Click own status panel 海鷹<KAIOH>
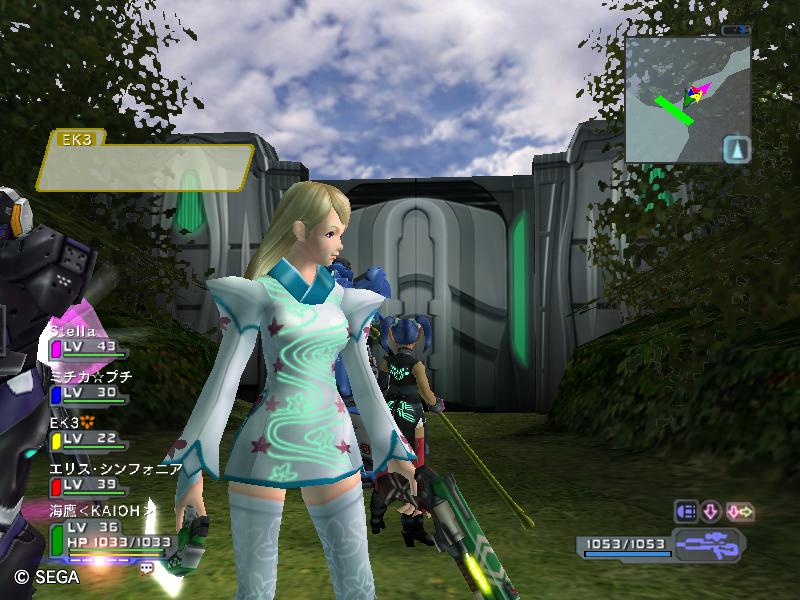The height and width of the screenshot is (600, 800). (105, 531)
